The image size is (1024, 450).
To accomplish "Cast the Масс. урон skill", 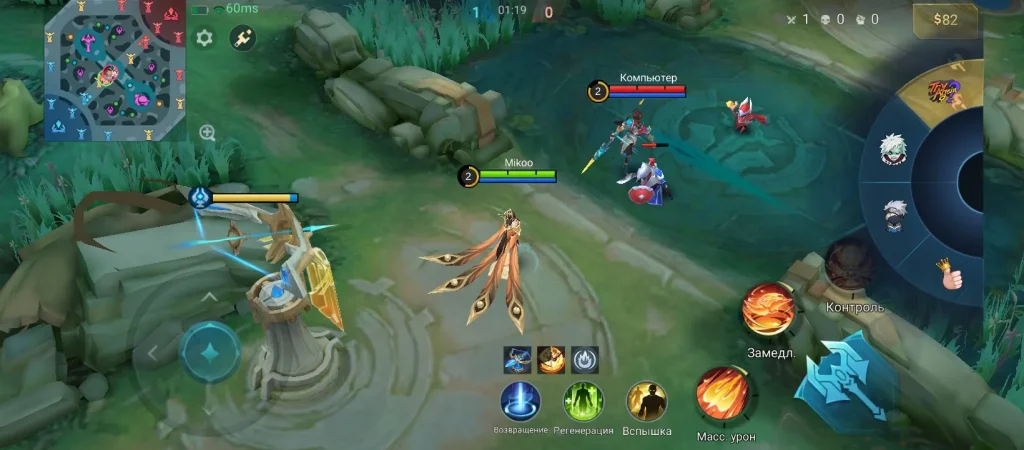I will coord(723,393).
